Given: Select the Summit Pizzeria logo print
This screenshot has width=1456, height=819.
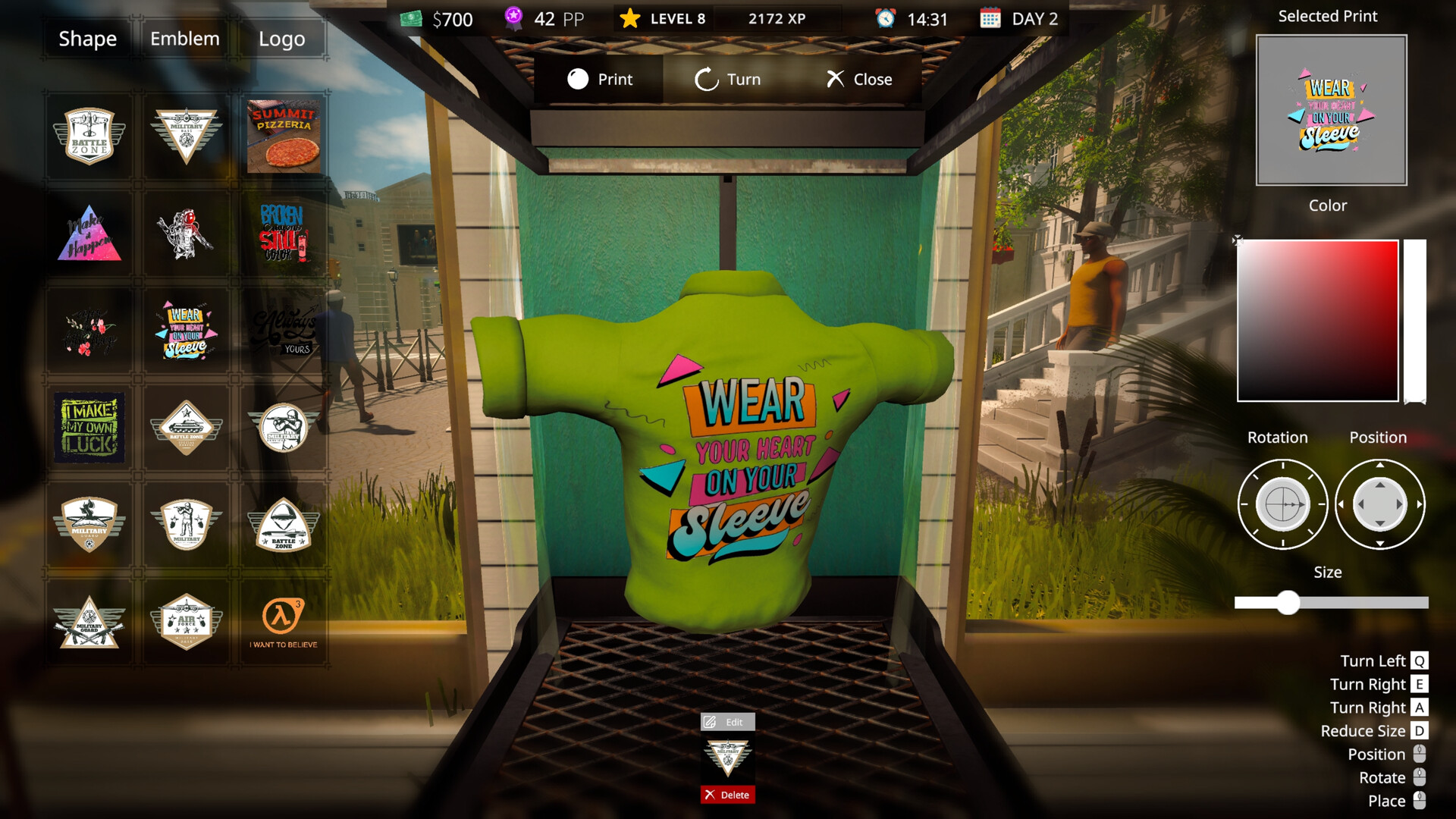Looking at the screenshot, I should (284, 135).
